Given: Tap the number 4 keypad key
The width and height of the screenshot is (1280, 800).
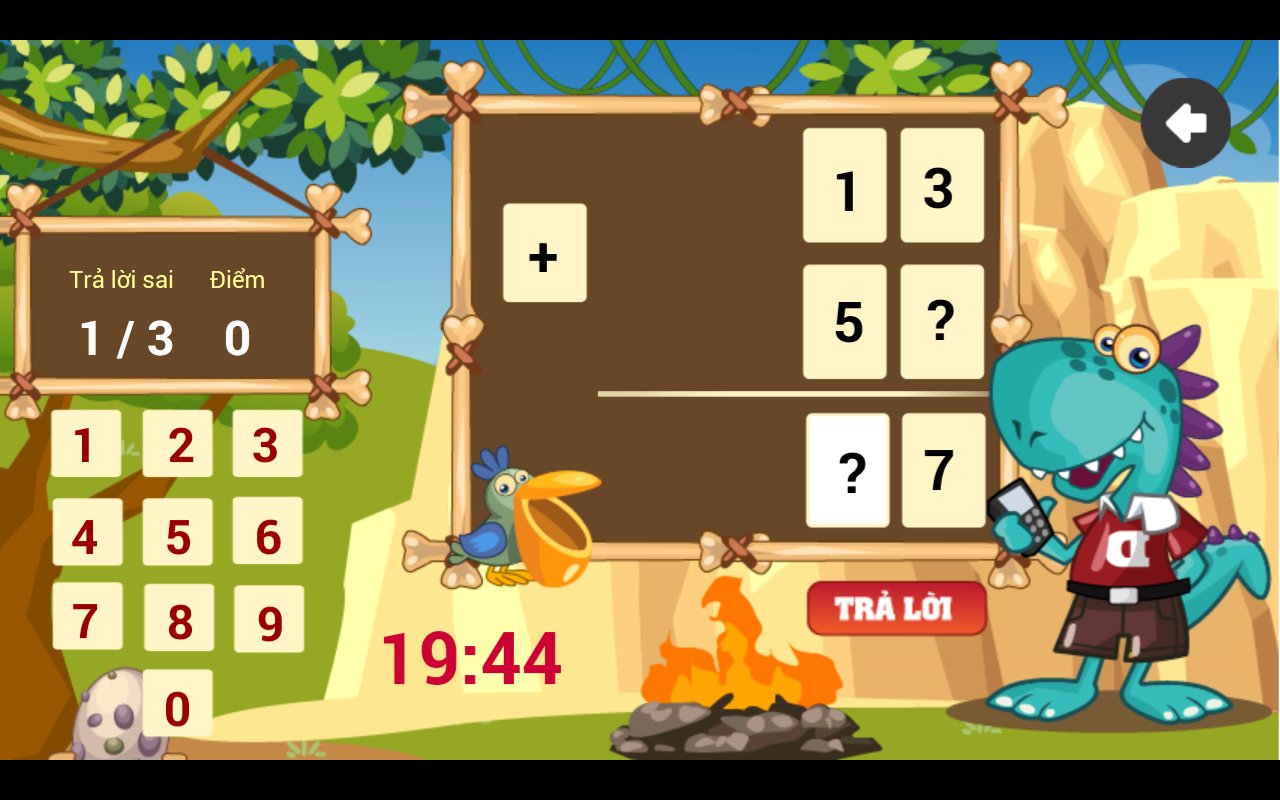Looking at the screenshot, I should pyautogui.click(x=87, y=533).
